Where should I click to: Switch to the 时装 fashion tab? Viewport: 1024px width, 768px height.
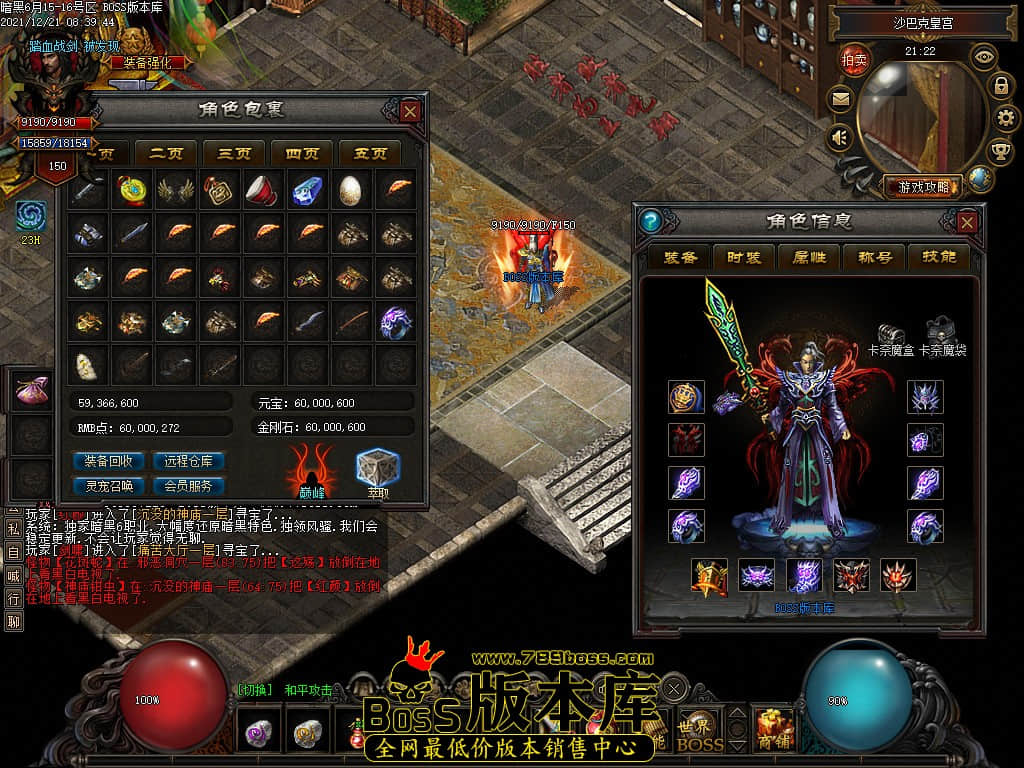744,257
